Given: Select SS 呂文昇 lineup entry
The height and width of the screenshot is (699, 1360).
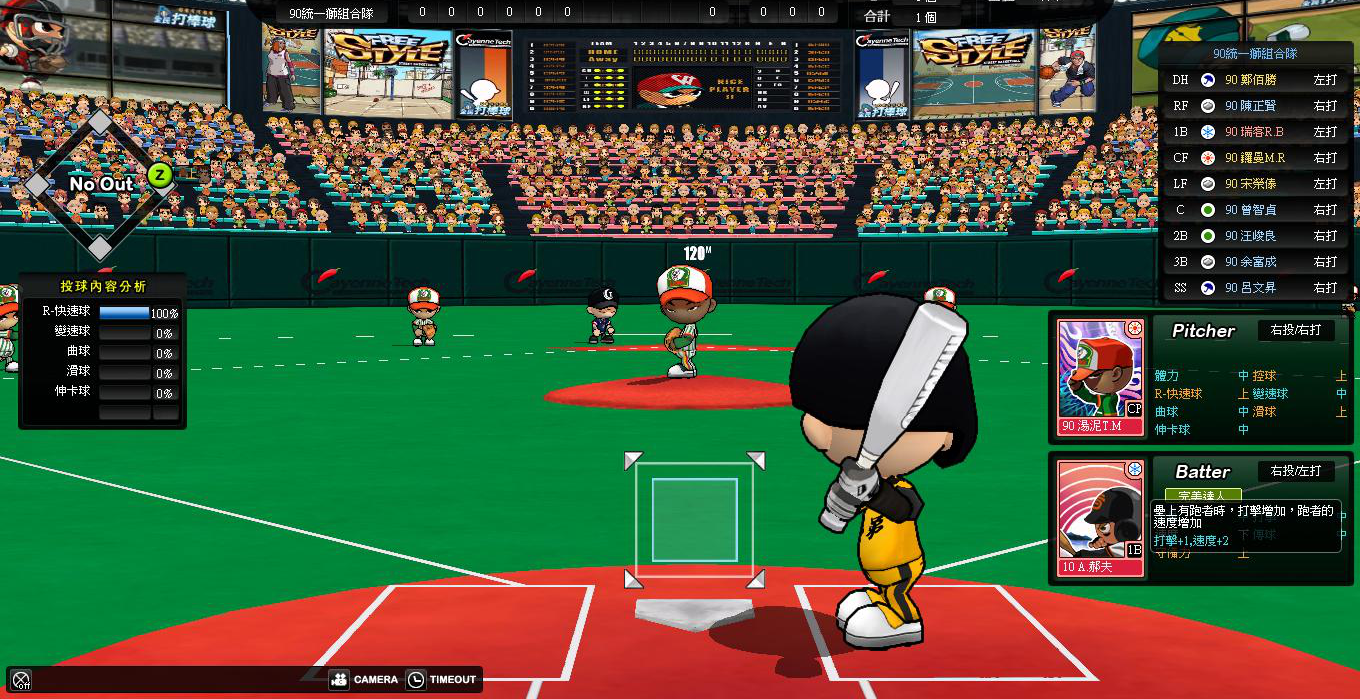Looking at the screenshot, I should pyautogui.click(x=1255, y=288).
